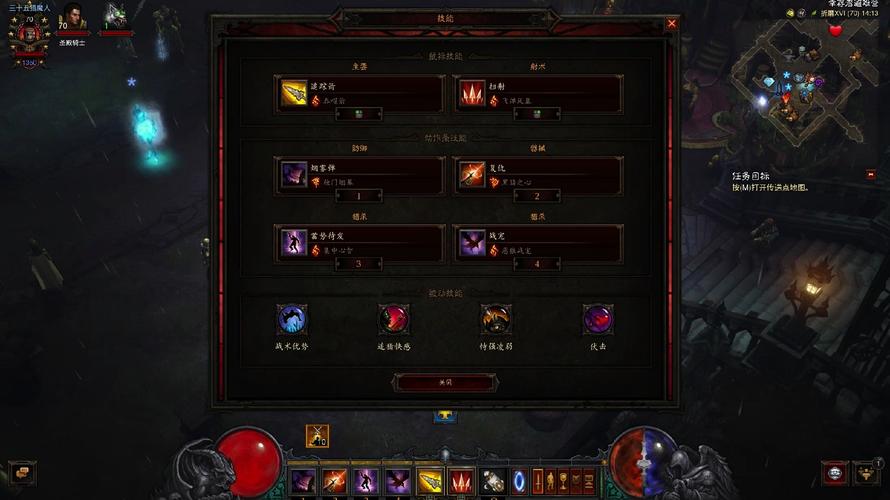Viewport: 890px width, 500px height.
Task: Click the orange buff icon above the action bar
Action: click(x=318, y=436)
